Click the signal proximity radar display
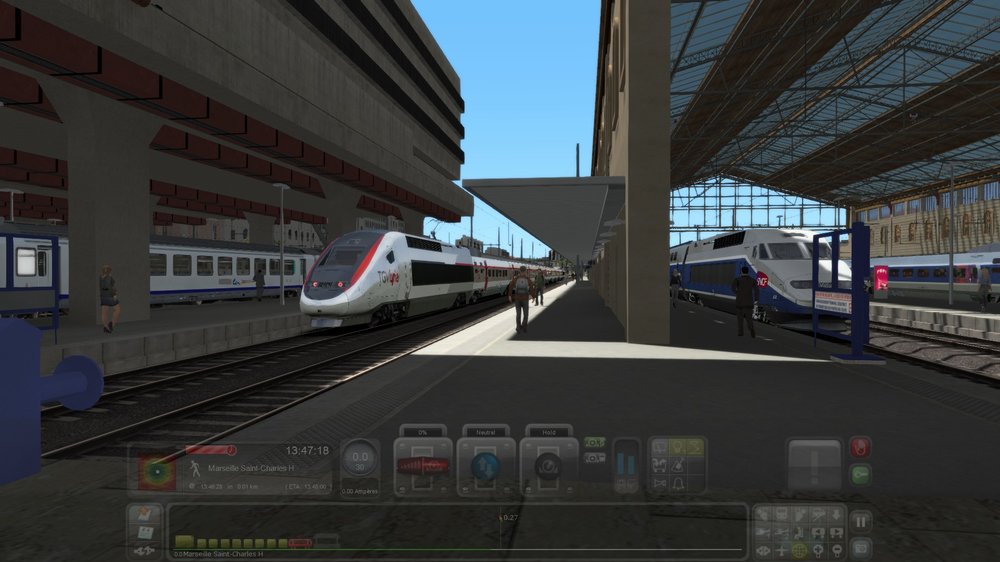1000x562 pixels. tap(157, 471)
